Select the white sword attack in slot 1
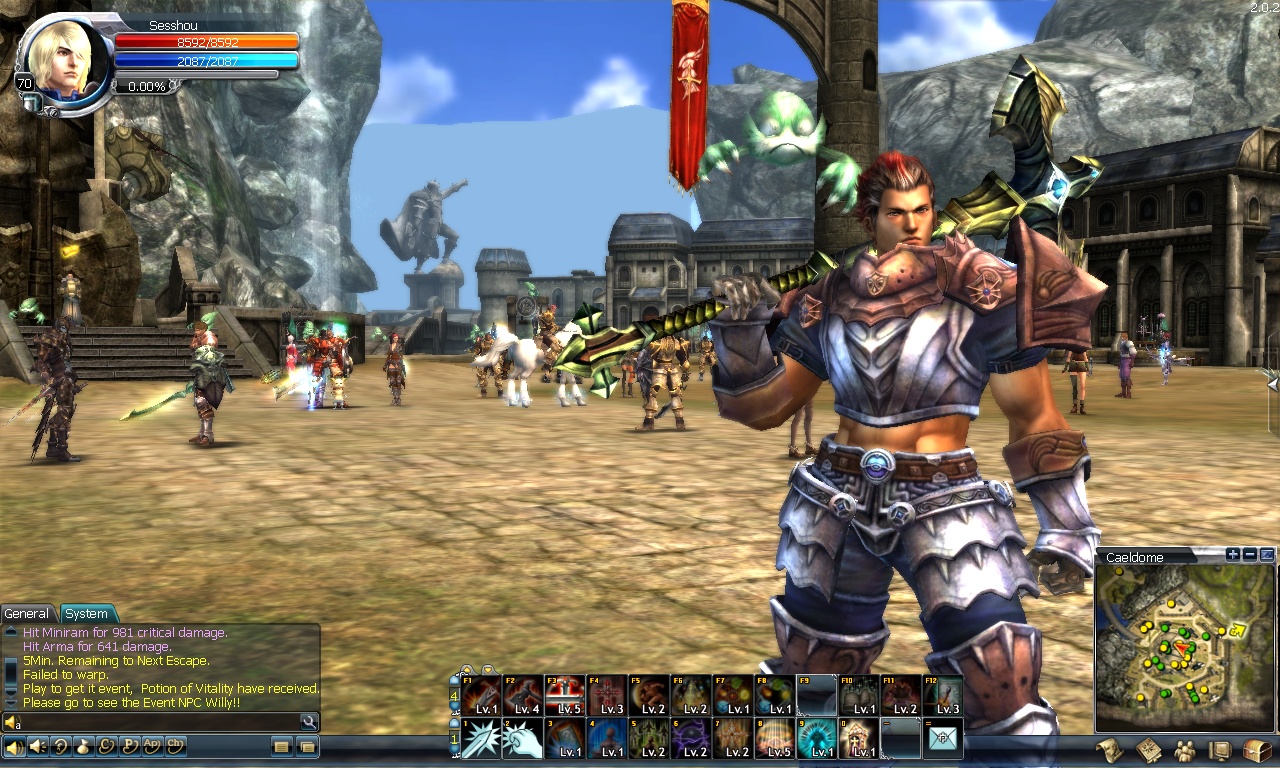Viewport: 1280px width, 768px height. [x=481, y=739]
